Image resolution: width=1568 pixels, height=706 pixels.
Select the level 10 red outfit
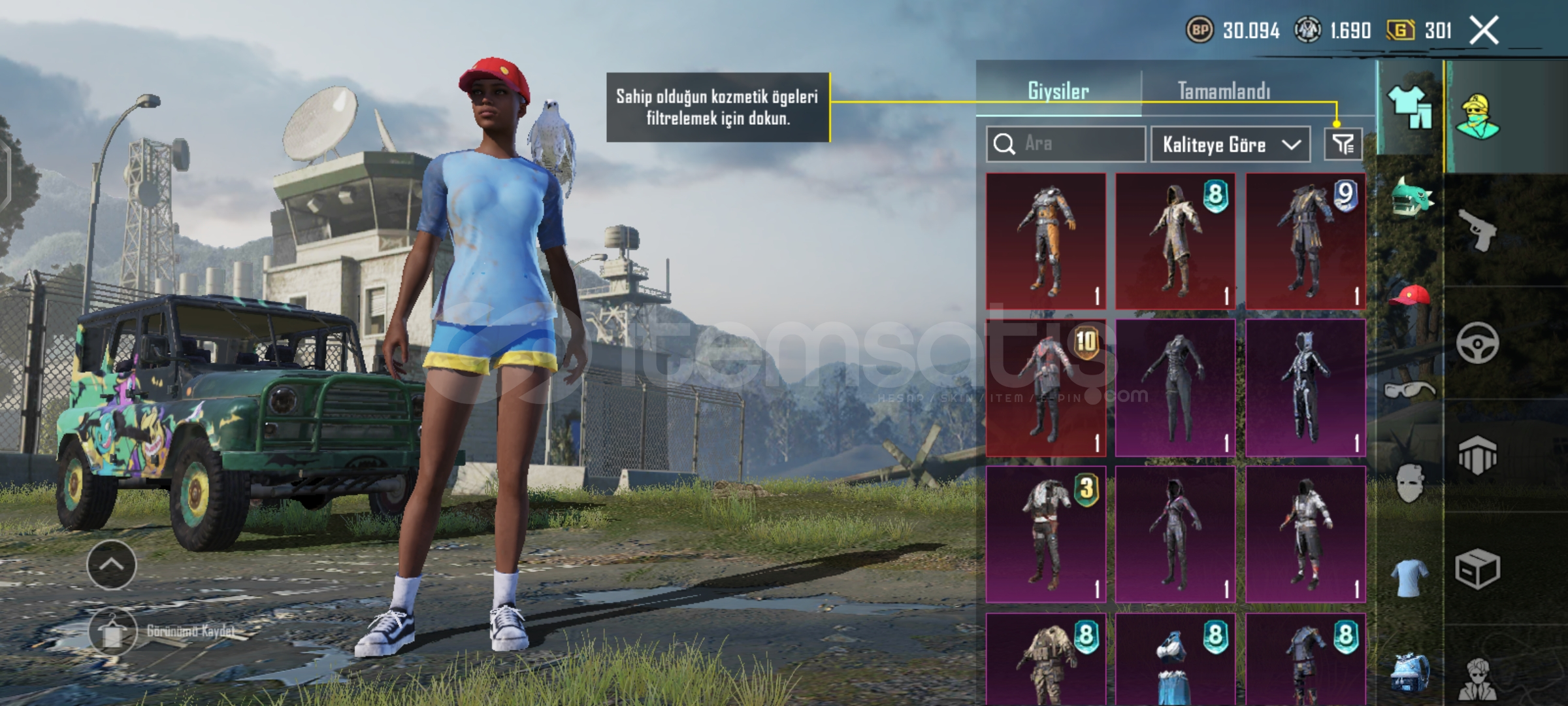tap(1046, 388)
